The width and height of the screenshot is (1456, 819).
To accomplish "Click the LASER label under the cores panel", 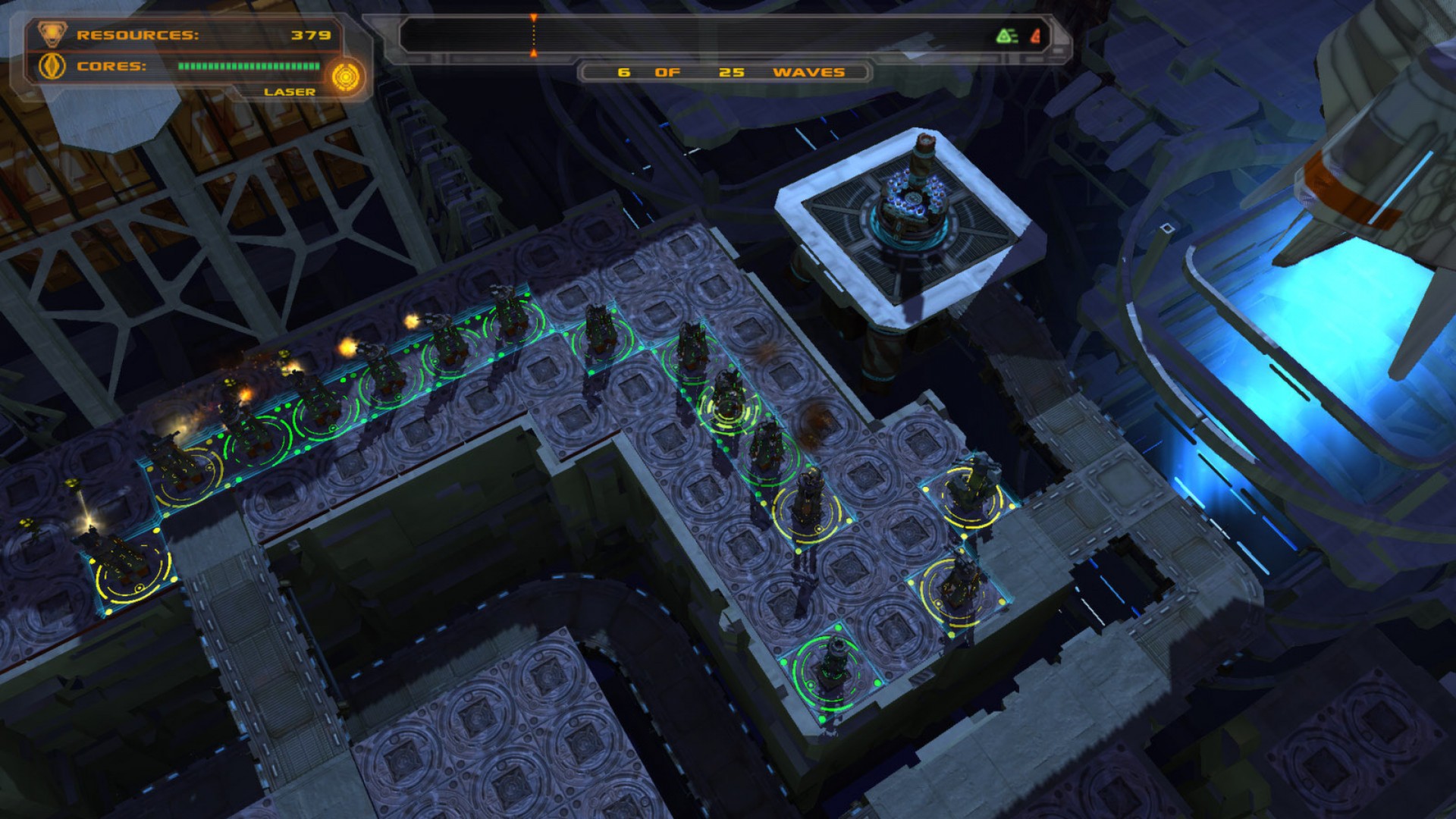I will coord(290,91).
